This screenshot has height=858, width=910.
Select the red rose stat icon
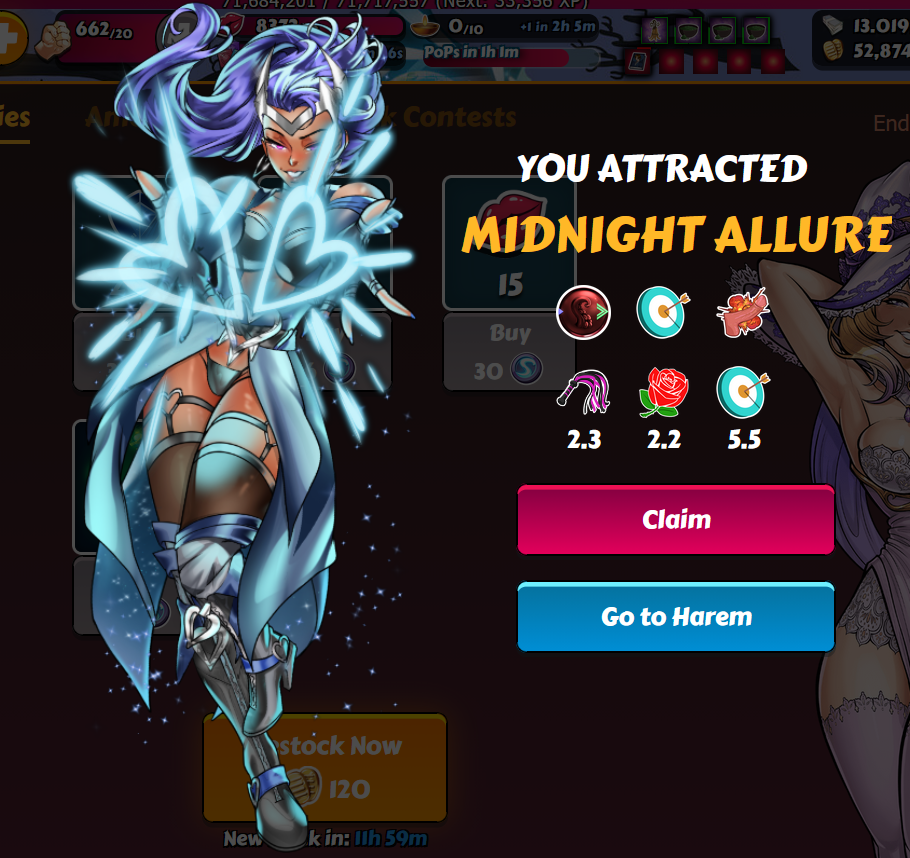point(664,393)
